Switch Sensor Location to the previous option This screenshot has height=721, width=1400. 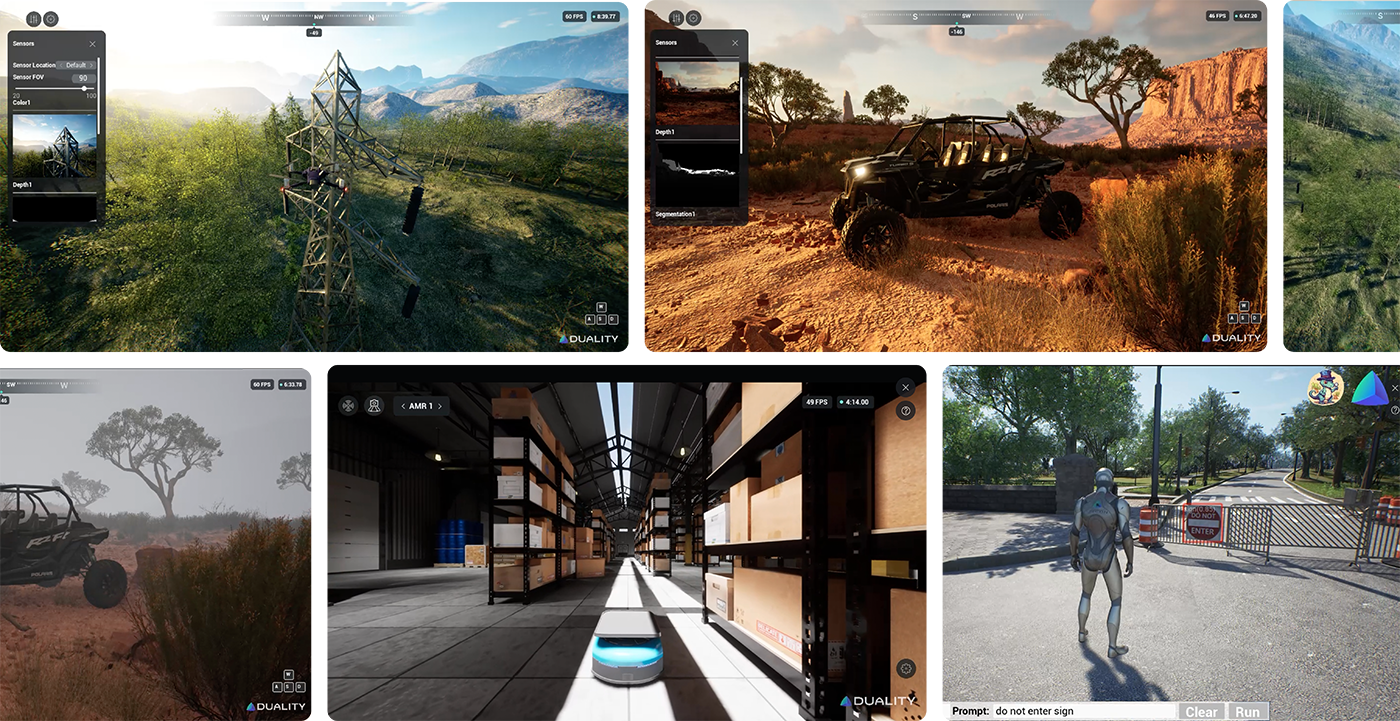coord(60,65)
